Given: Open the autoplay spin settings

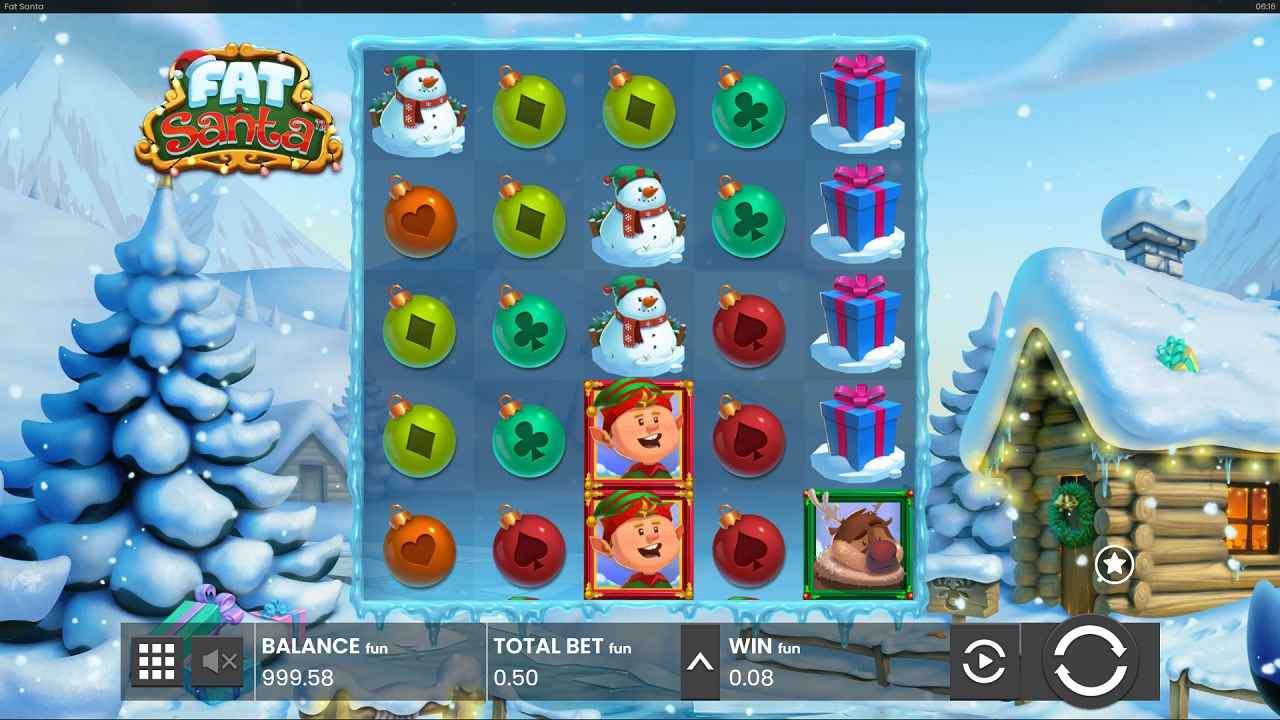Looking at the screenshot, I should tap(983, 662).
